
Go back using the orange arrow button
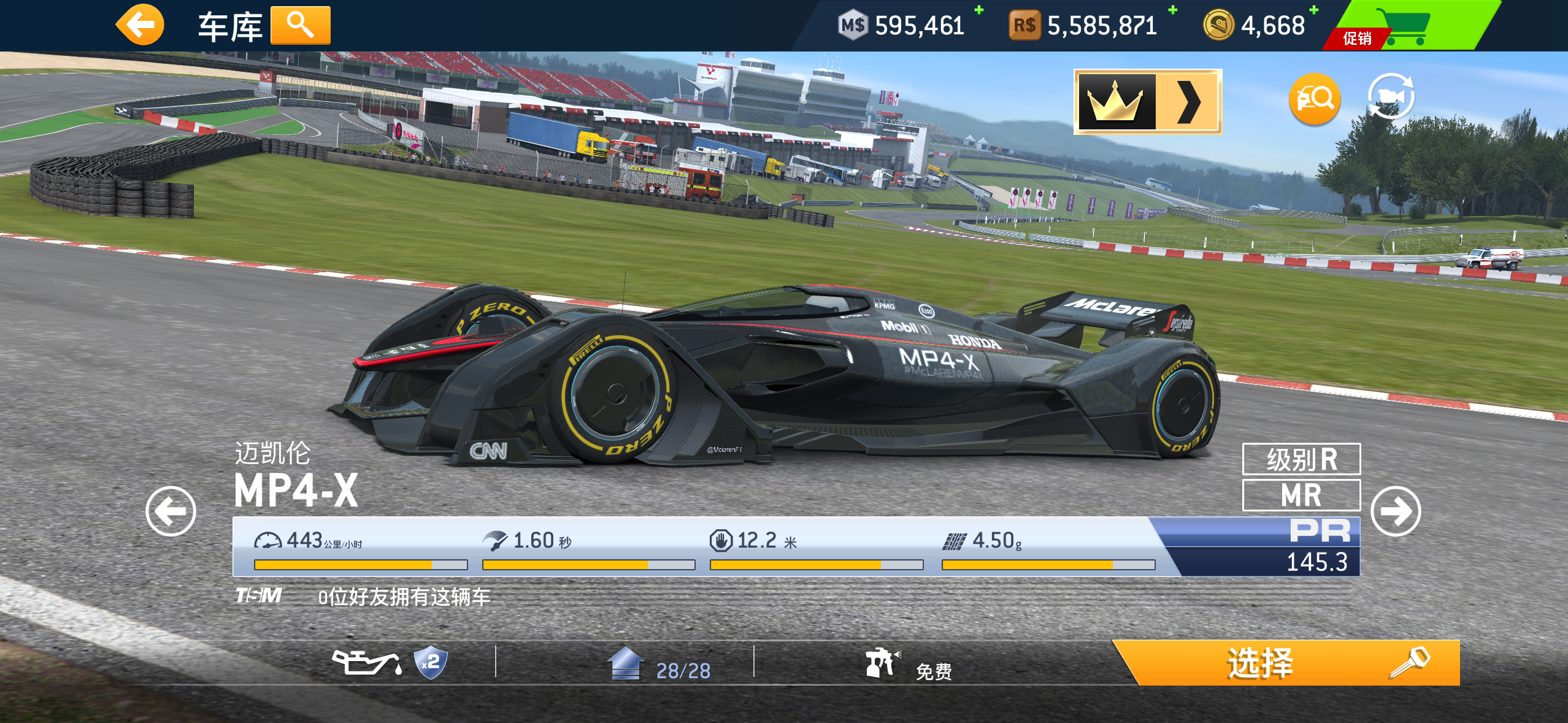pyautogui.click(x=140, y=26)
